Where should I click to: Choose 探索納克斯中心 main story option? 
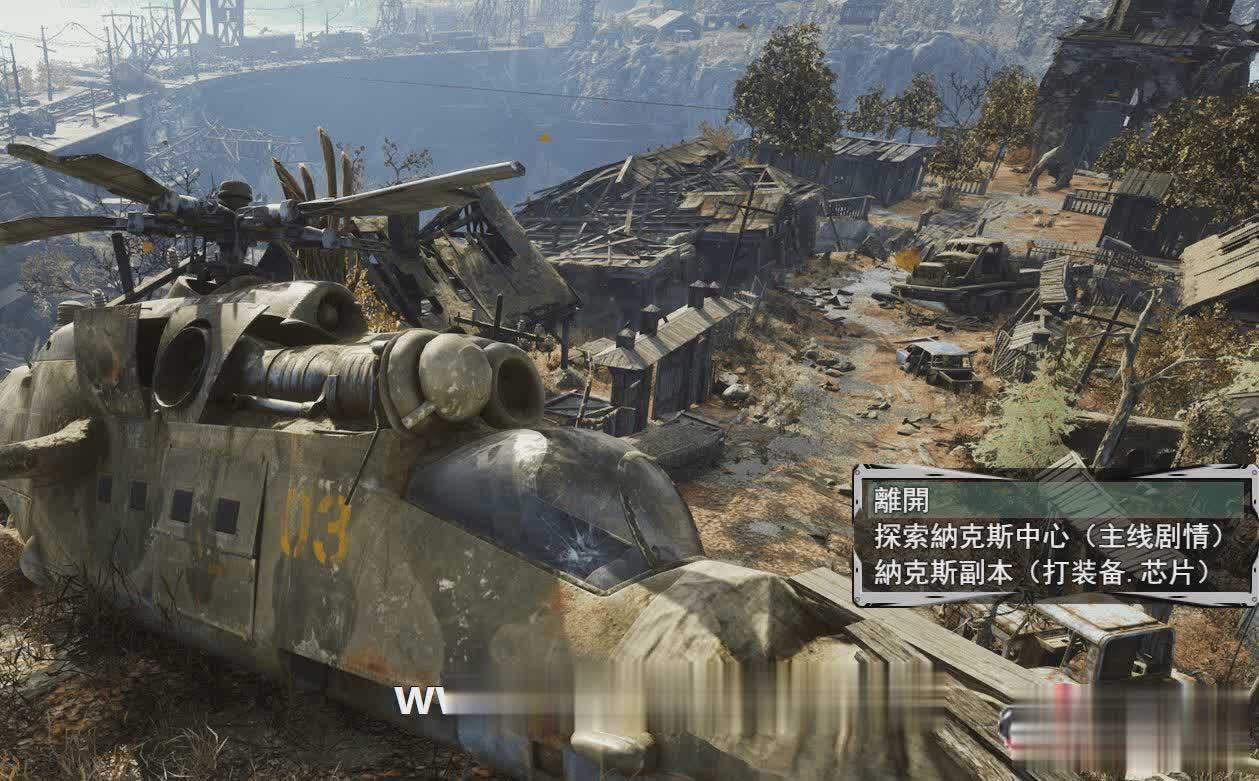[x=1050, y=536]
